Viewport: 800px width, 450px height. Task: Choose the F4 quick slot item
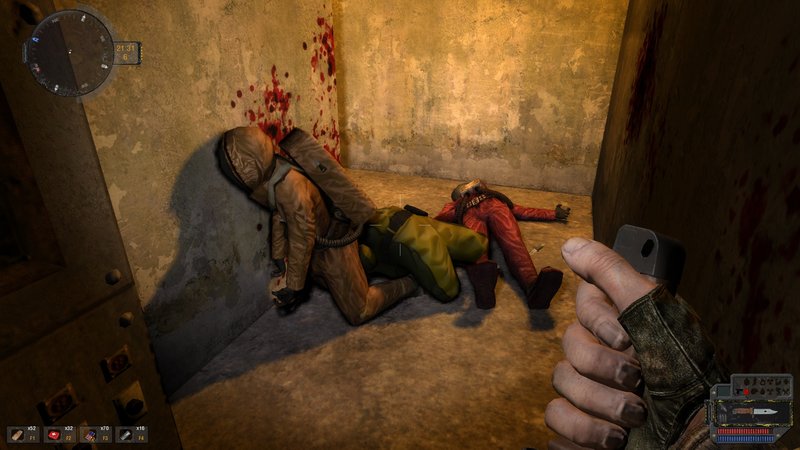[x=125, y=435]
